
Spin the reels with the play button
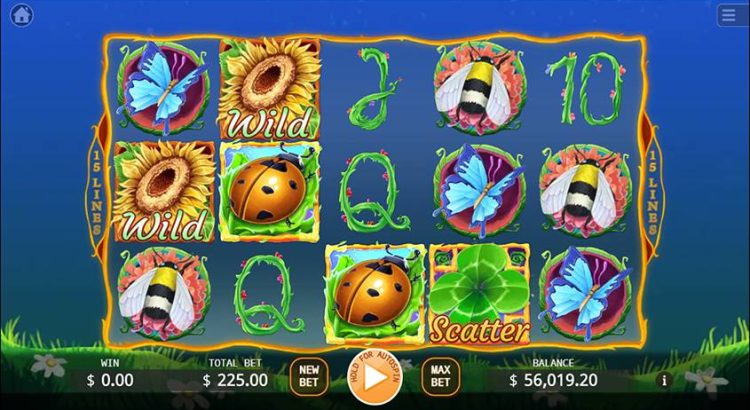[x=371, y=379]
